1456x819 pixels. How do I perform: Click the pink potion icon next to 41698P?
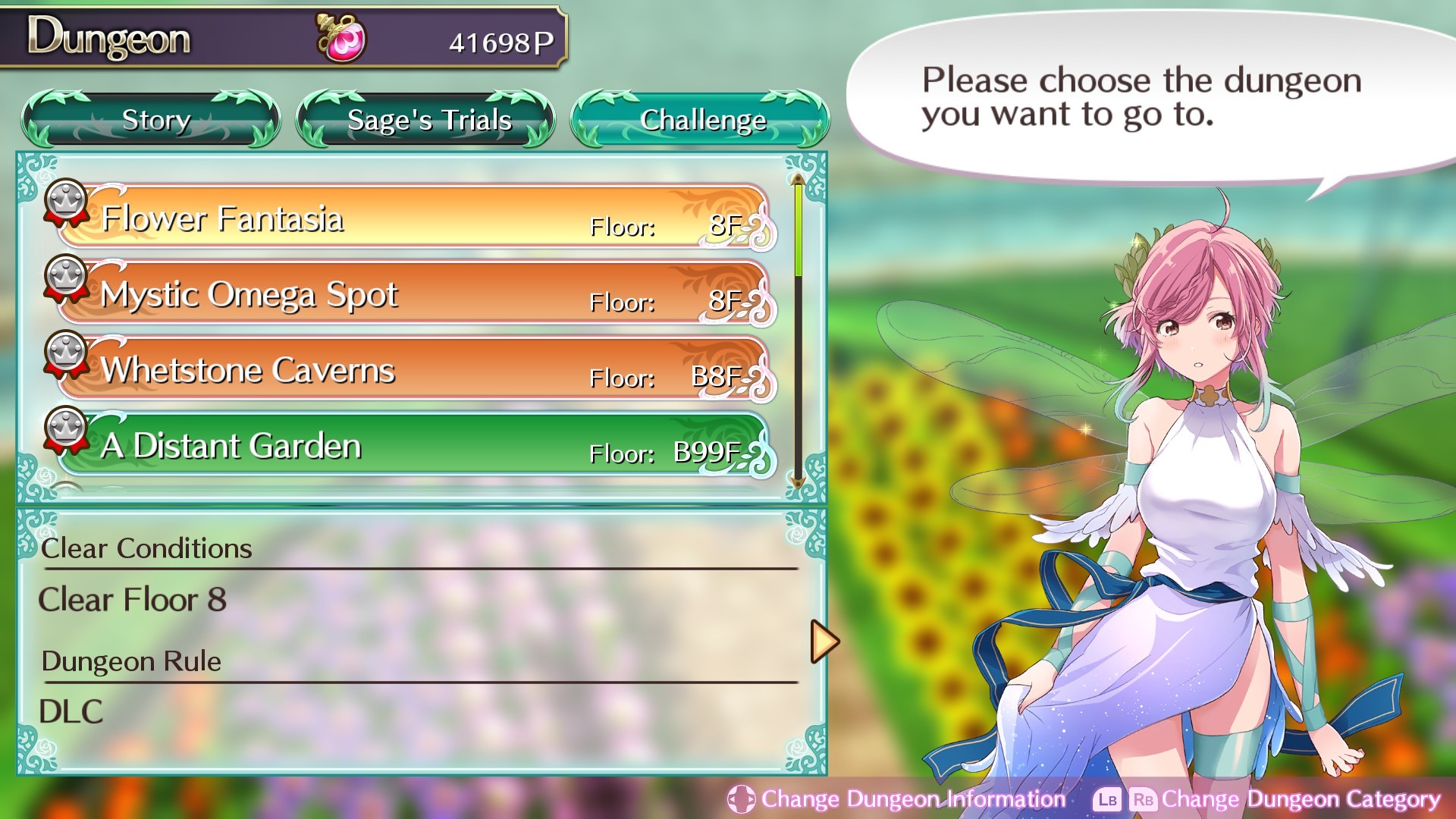pos(339,36)
